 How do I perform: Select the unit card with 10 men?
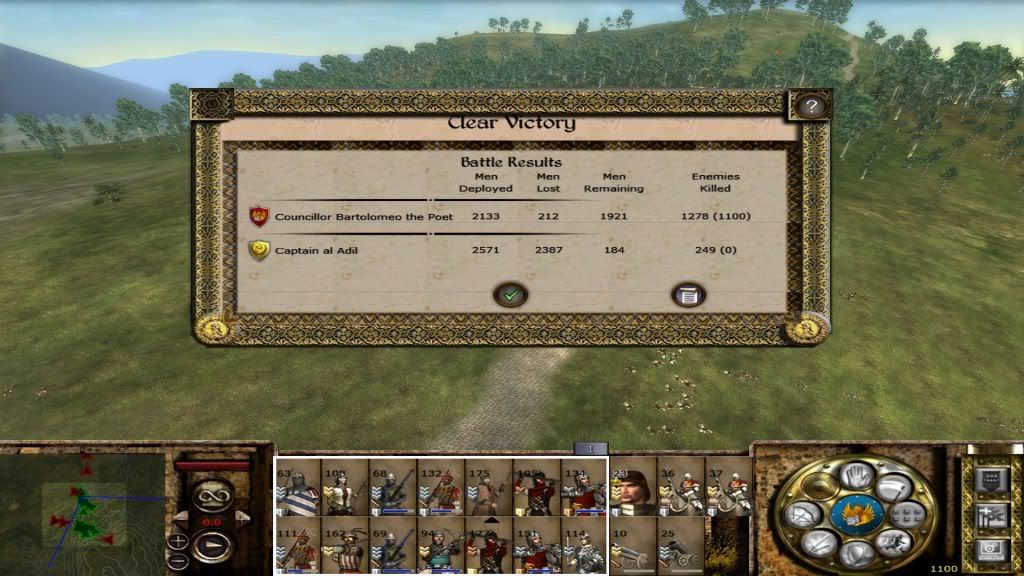(x=632, y=545)
